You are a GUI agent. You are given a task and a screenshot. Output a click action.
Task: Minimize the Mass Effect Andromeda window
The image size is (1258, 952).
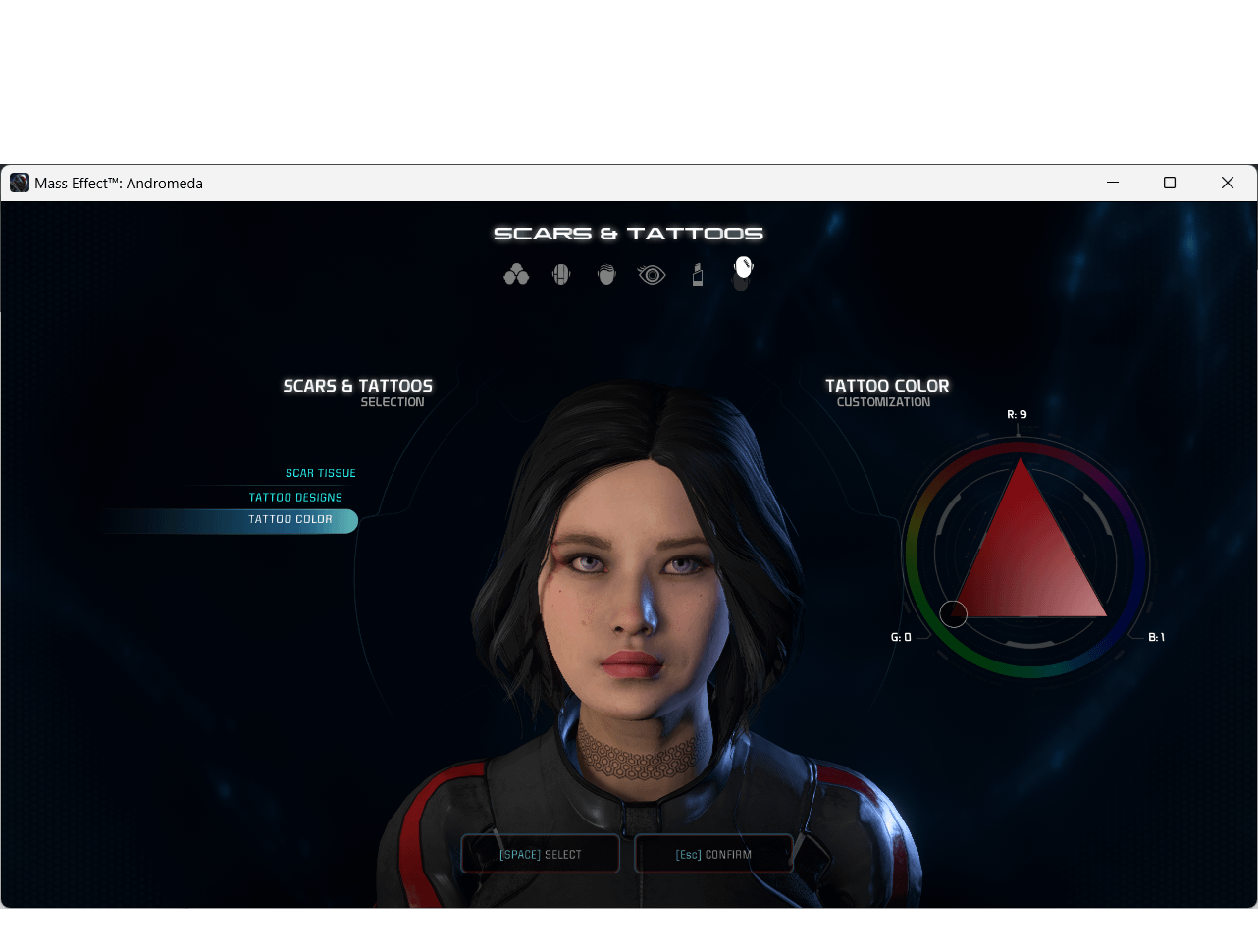[1113, 183]
